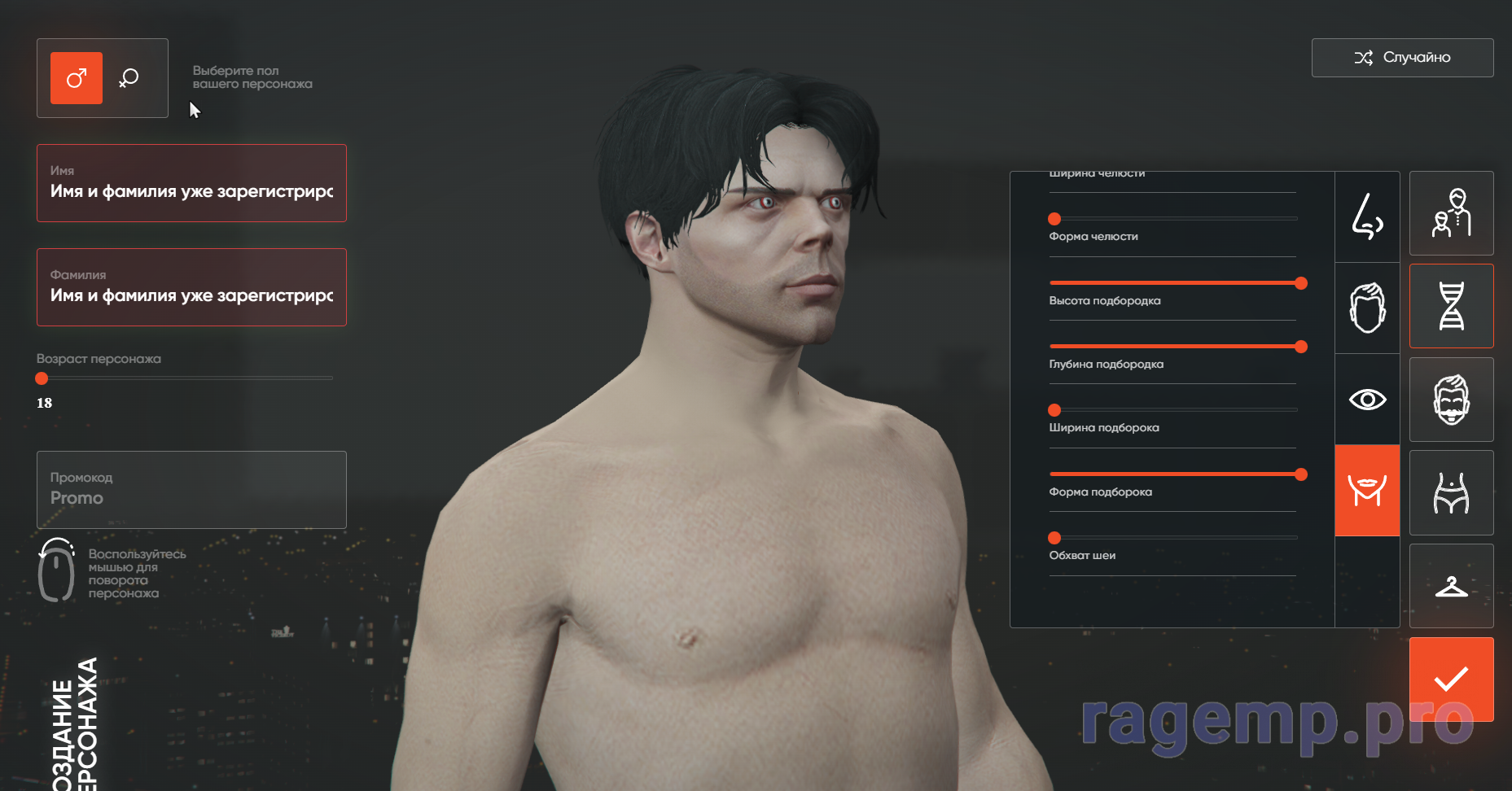This screenshot has height=791, width=1512.
Task: Open the nose shape tab
Action: 1367,216
